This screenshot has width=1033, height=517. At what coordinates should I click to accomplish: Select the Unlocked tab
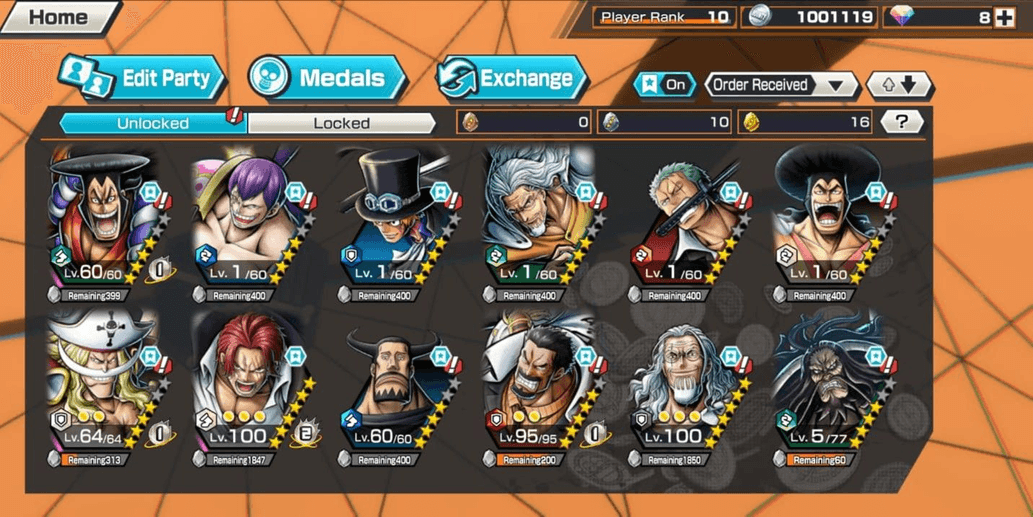152,123
